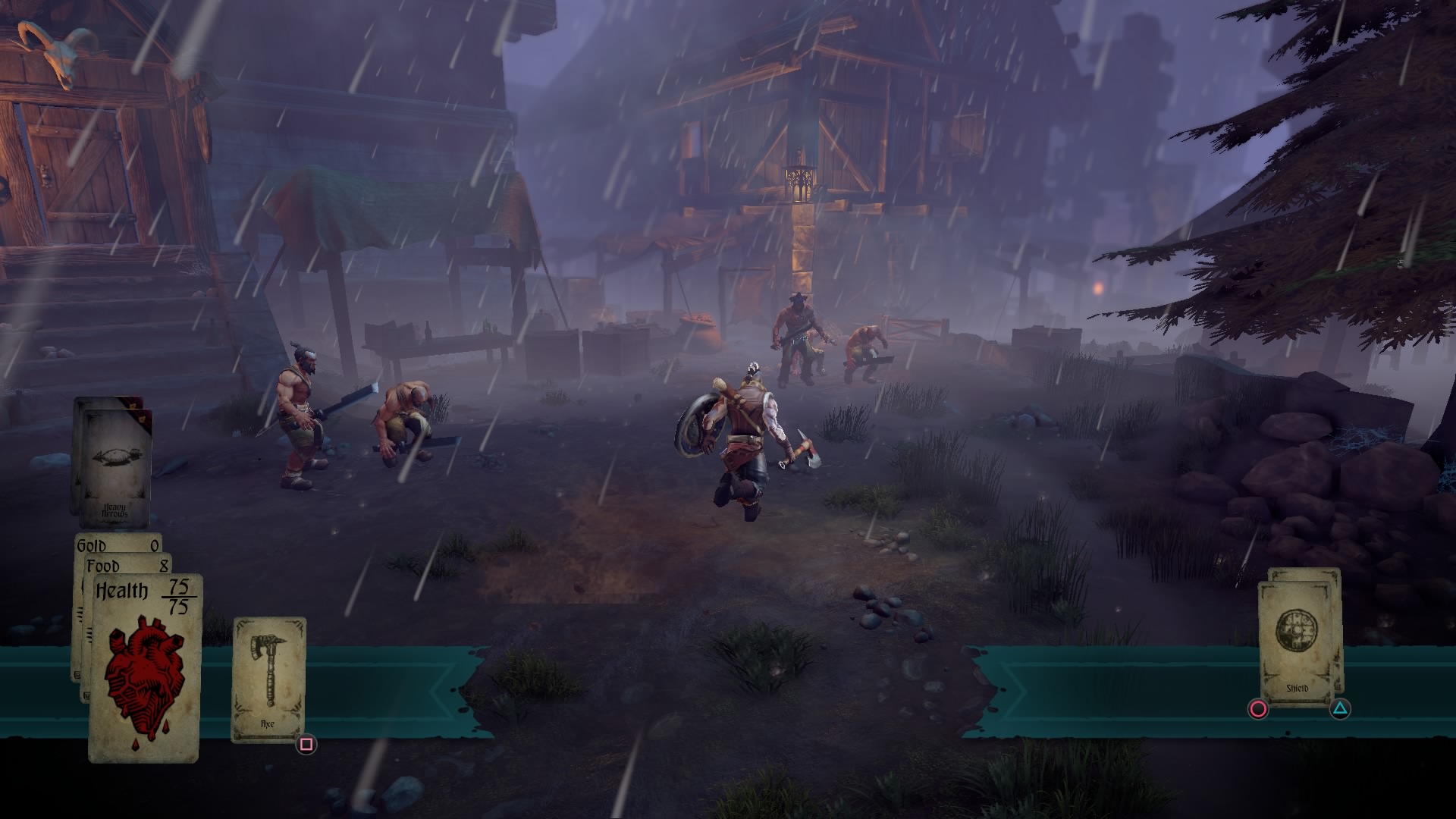Click the pink Circle button prompt near the Shield
The width and height of the screenshot is (1456, 819).
pyautogui.click(x=1257, y=708)
